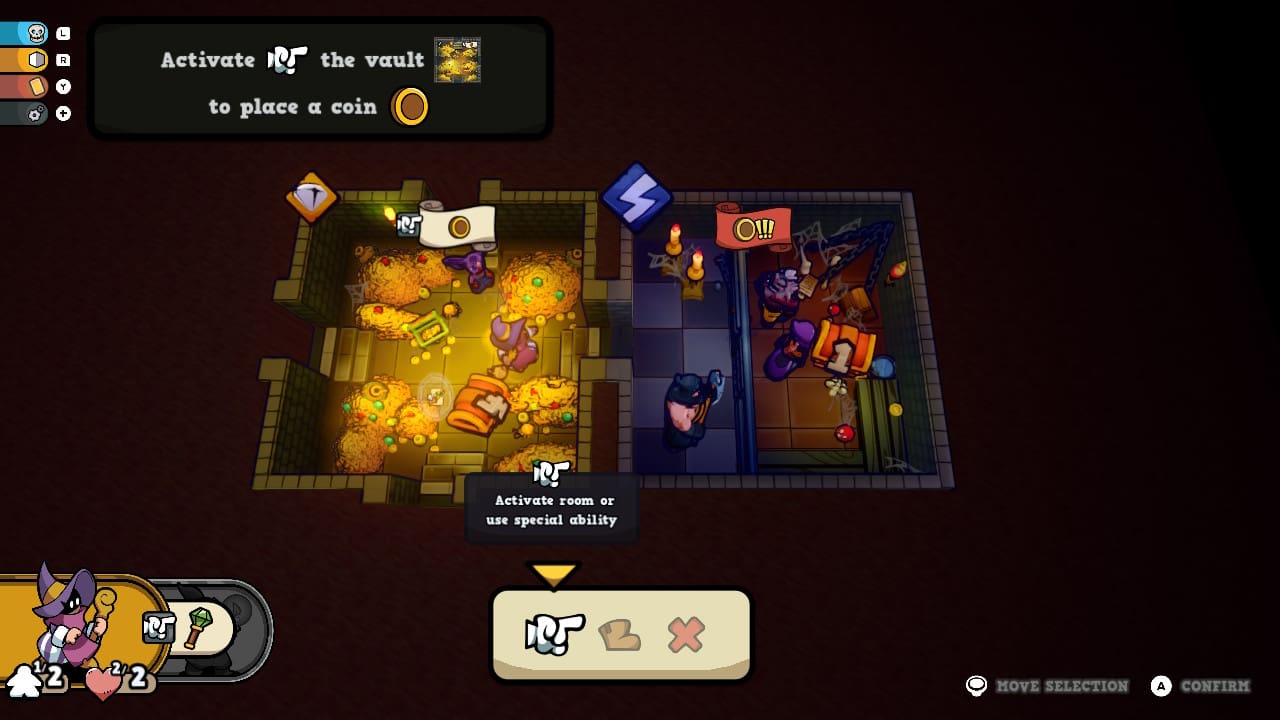Click the yellow arrow above the action bar
The height and width of the screenshot is (720, 1280).
pyautogui.click(x=553, y=573)
